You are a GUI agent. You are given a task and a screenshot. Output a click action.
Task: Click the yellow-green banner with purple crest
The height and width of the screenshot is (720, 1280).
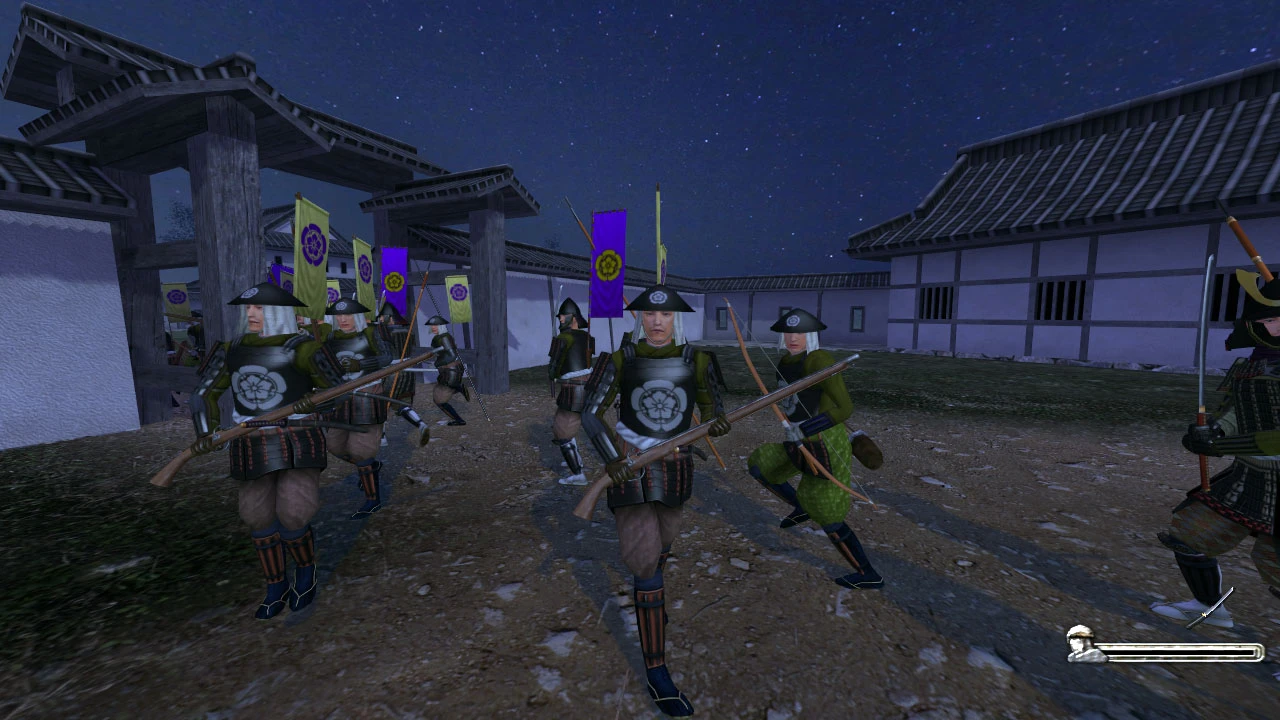coord(311,244)
